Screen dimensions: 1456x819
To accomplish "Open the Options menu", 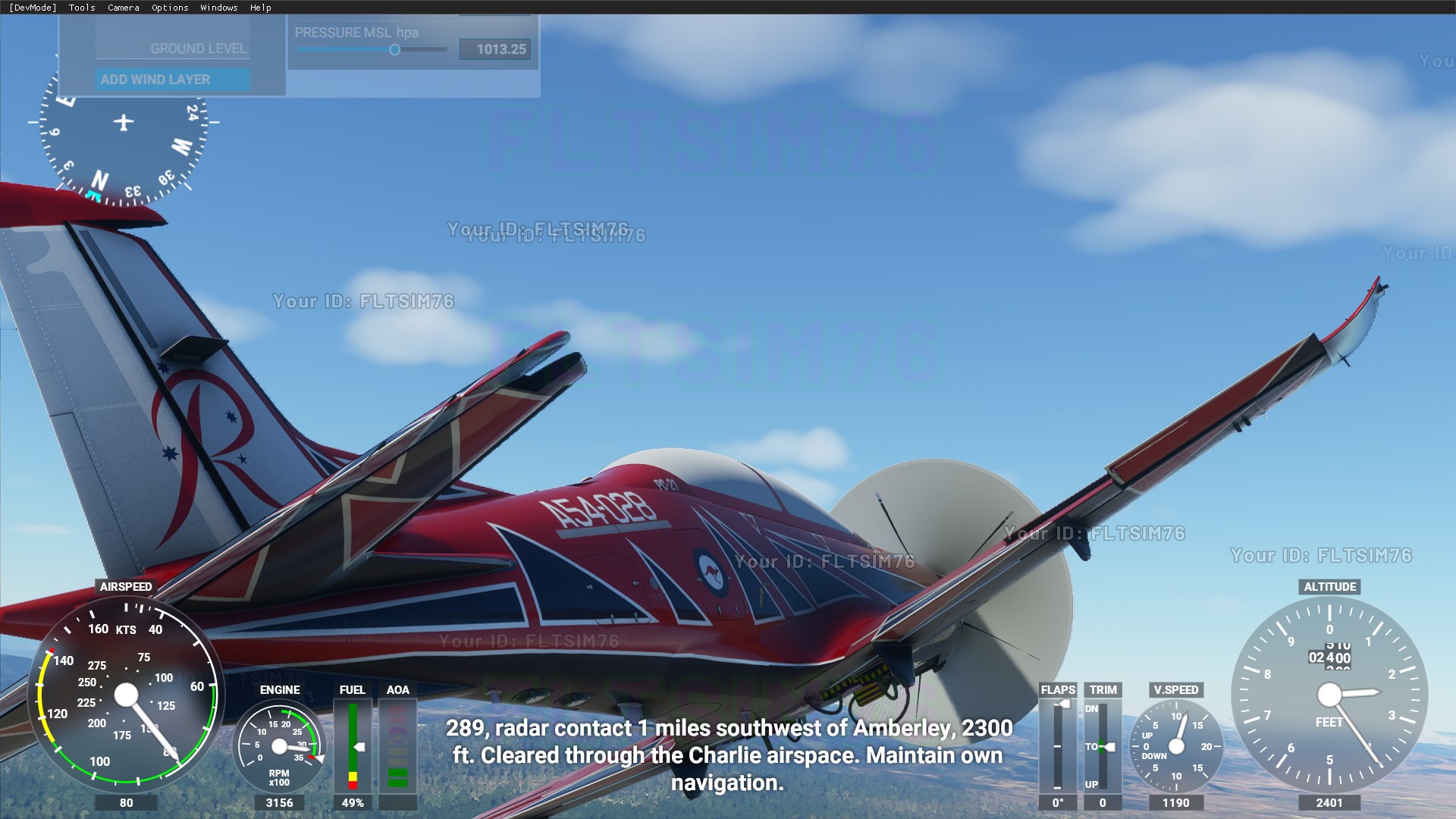I will click(168, 8).
